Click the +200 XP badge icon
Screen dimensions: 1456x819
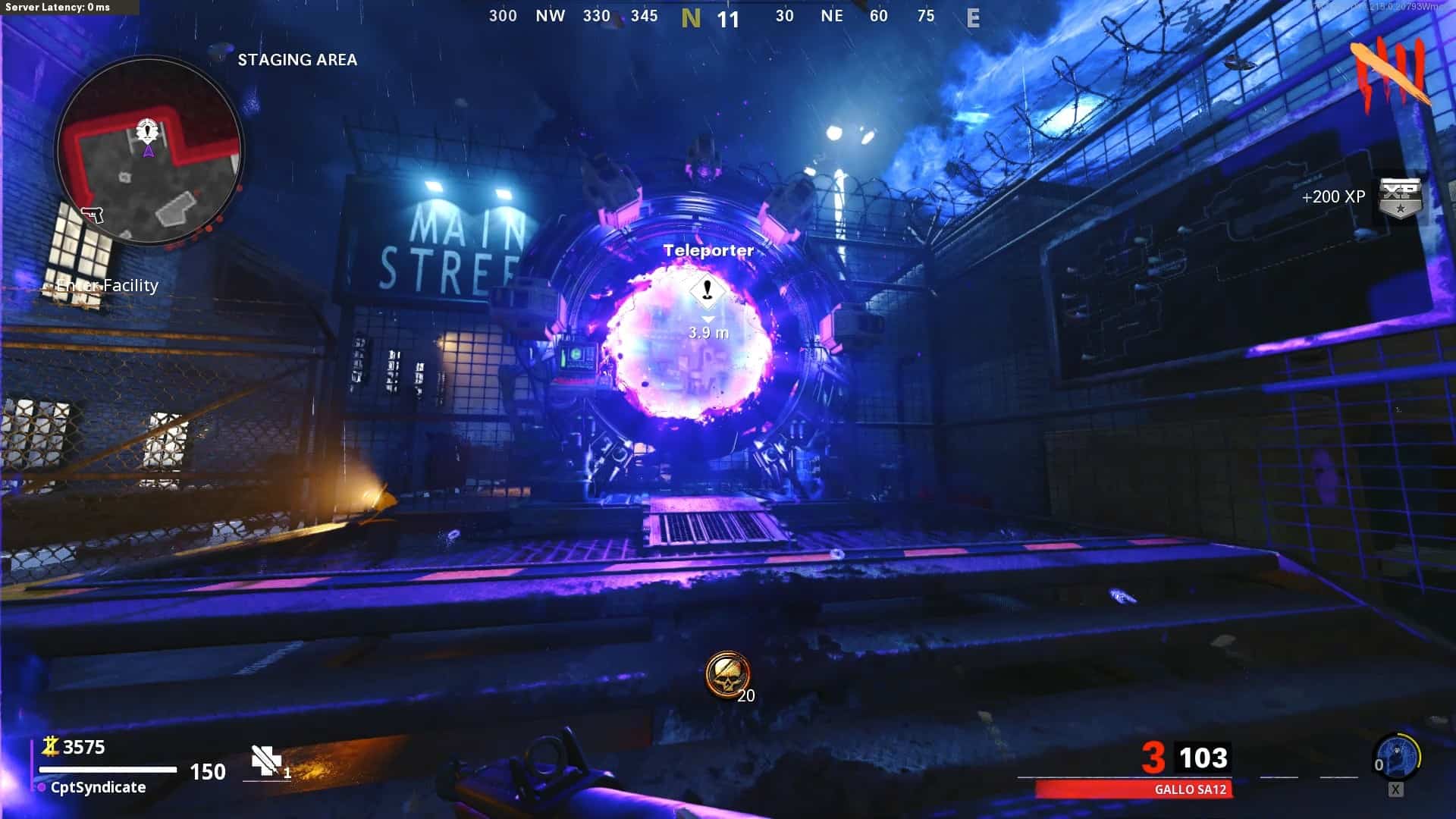(x=1398, y=198)
